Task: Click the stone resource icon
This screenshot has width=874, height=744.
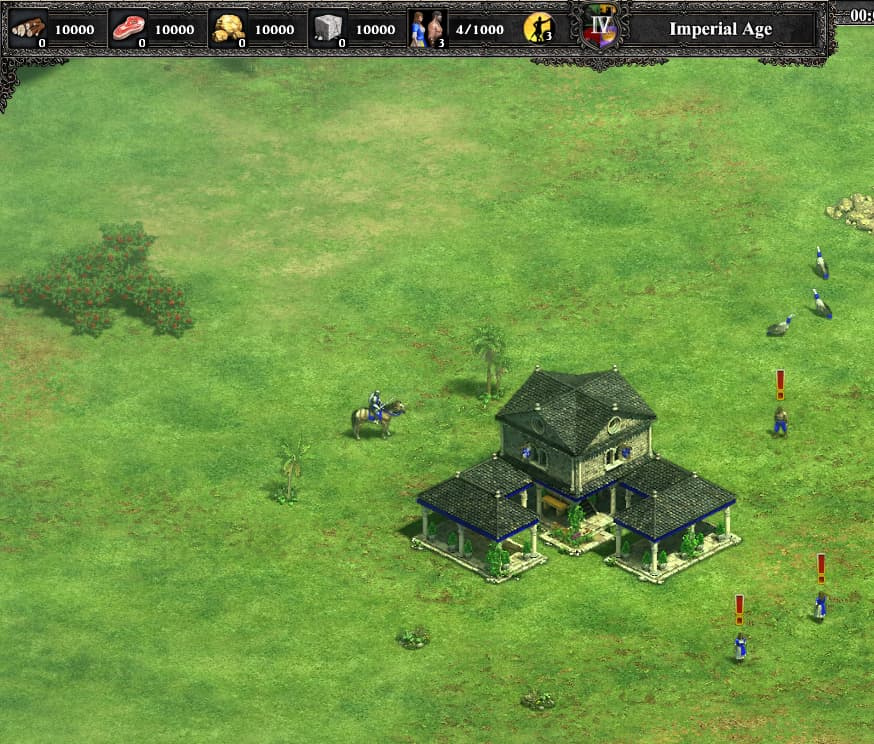Action: (x=328, y=28)
